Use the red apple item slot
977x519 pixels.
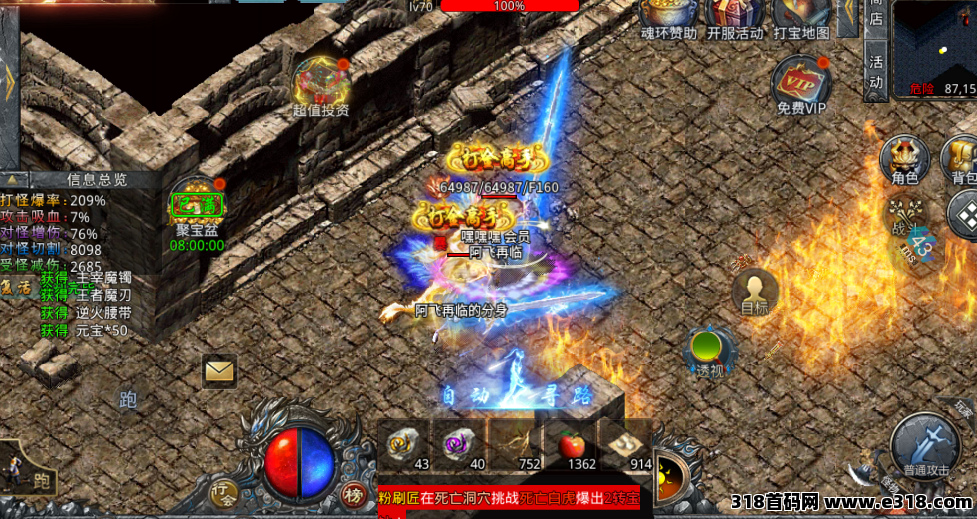pos(570,441)
